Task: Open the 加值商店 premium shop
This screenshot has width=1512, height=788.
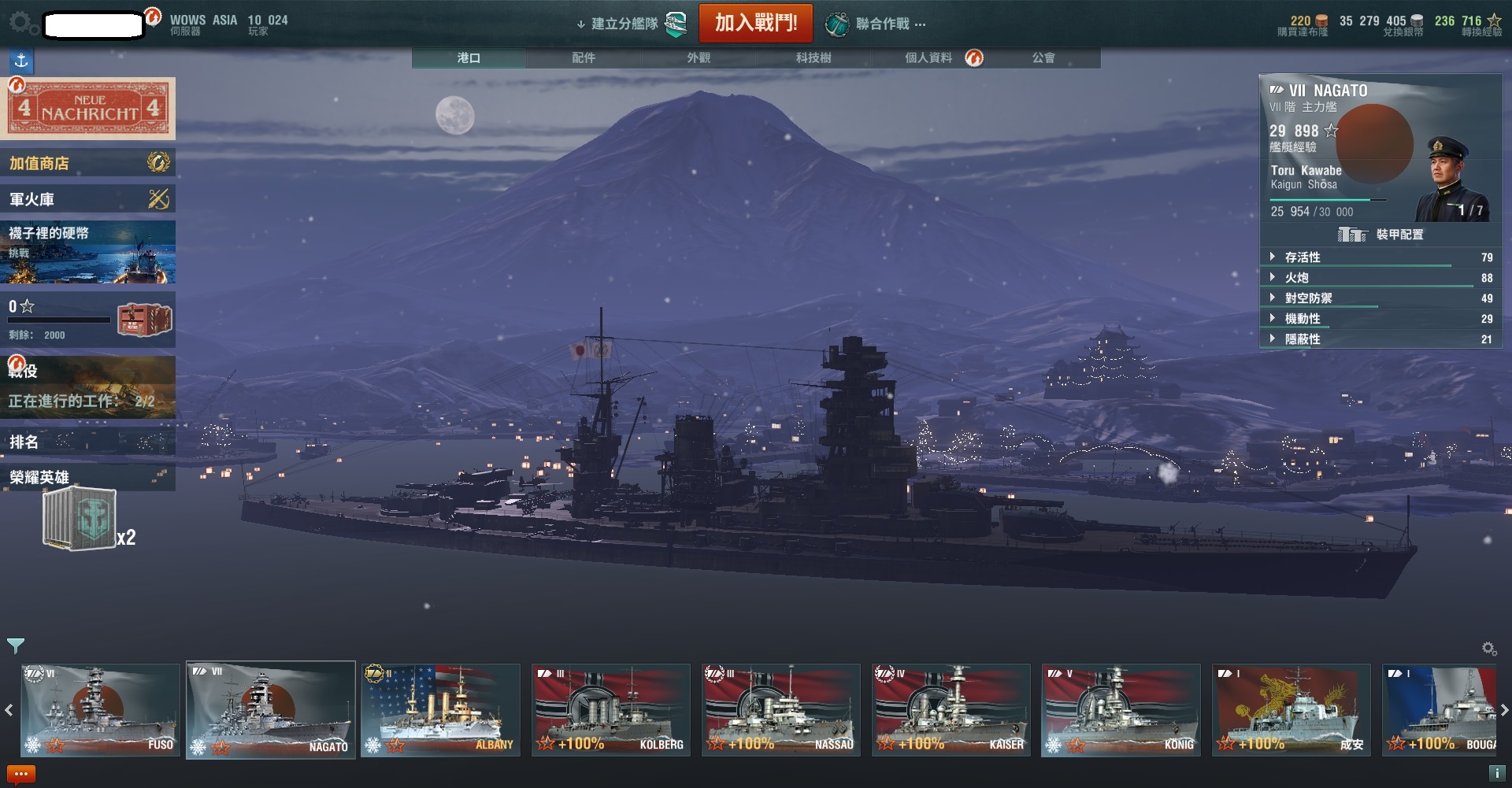Action: 87,163
